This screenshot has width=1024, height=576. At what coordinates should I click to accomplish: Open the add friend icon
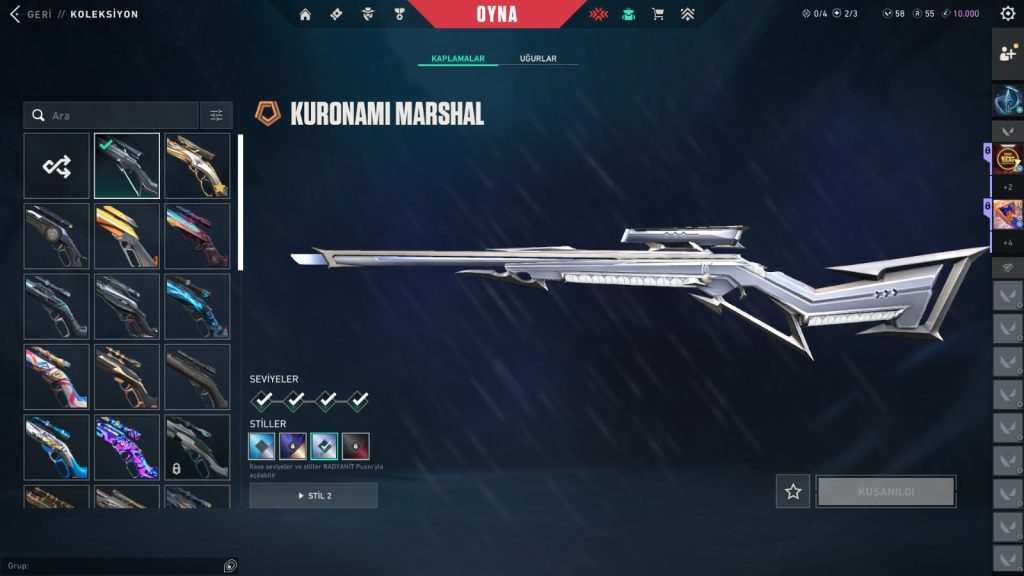point(1007,54)
